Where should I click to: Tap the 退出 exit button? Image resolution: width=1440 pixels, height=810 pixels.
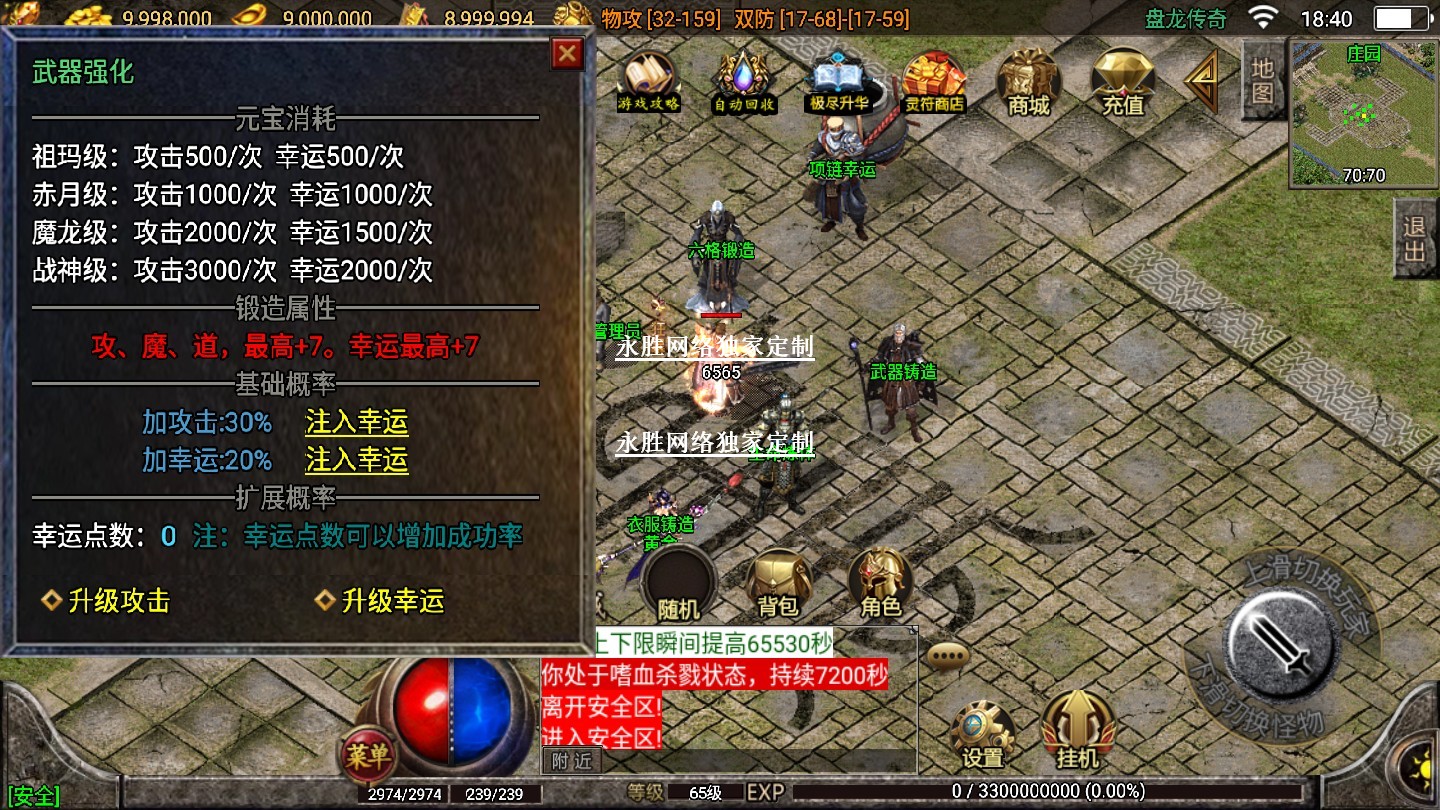(1415, 238)
